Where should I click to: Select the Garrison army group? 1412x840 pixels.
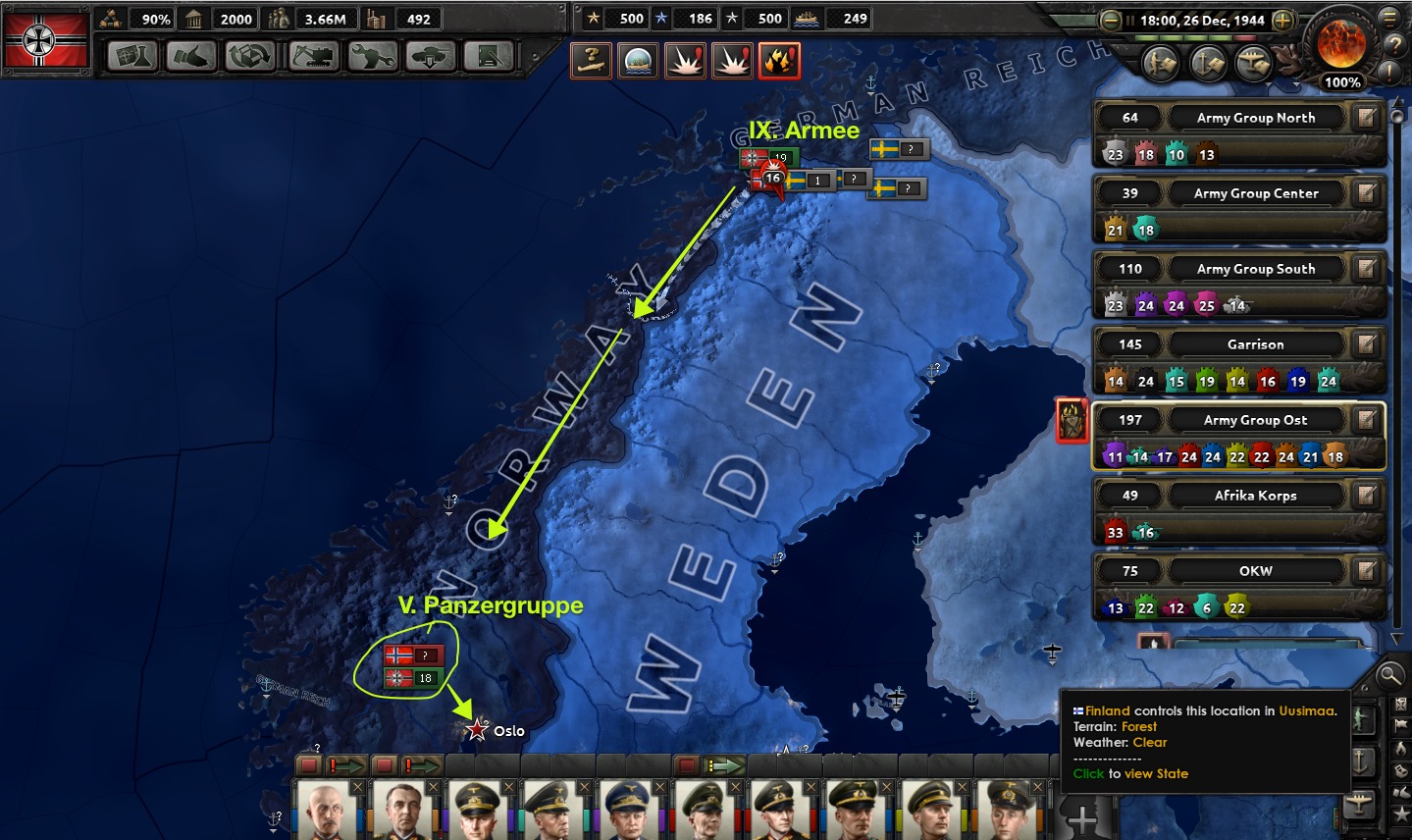point(1255,344)
